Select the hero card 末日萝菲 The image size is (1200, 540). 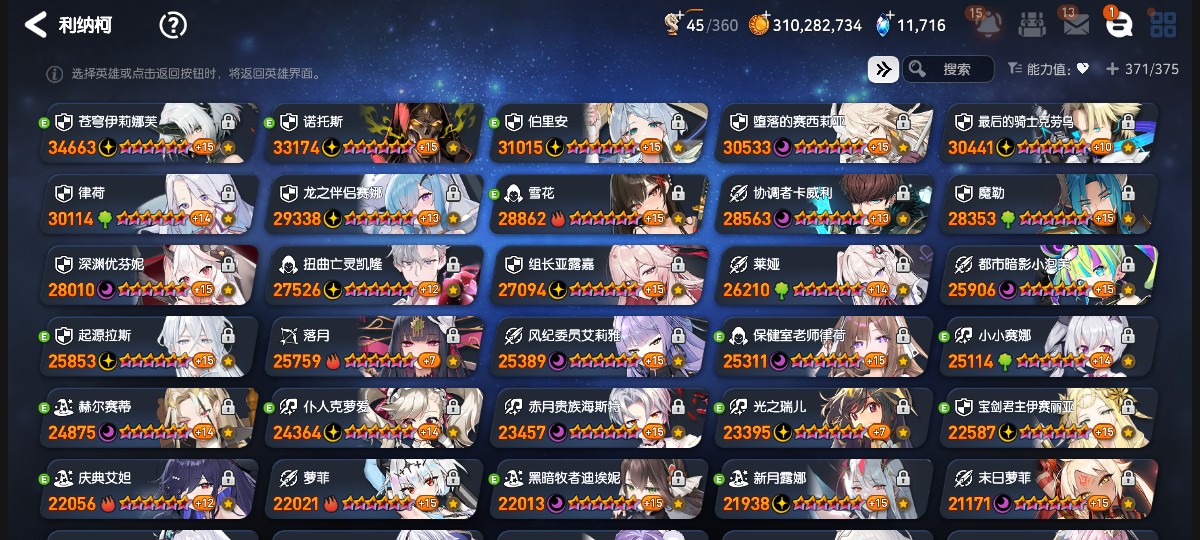click(x=1049, y=490)
